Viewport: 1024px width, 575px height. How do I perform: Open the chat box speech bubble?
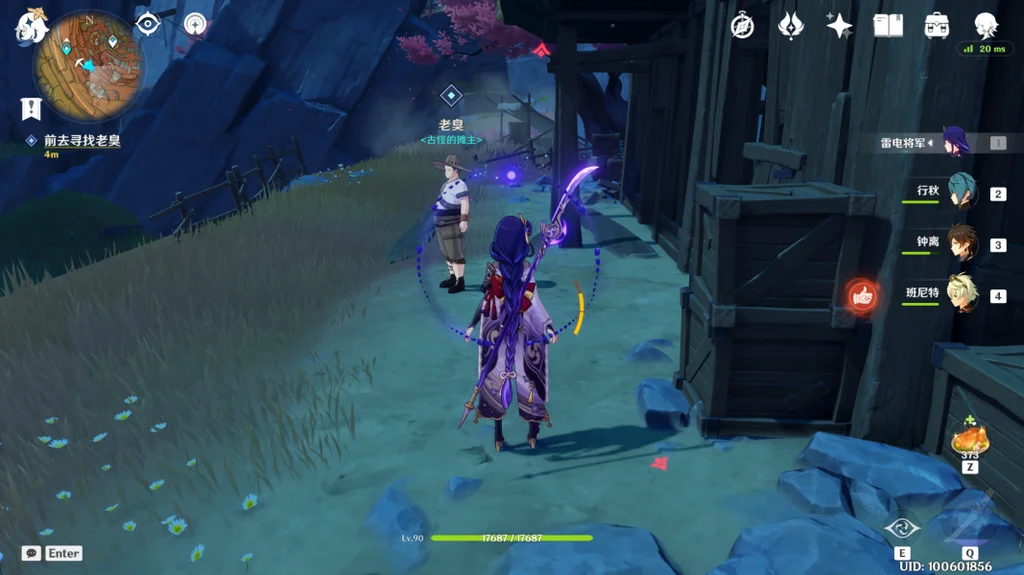[x=31, y=553]
